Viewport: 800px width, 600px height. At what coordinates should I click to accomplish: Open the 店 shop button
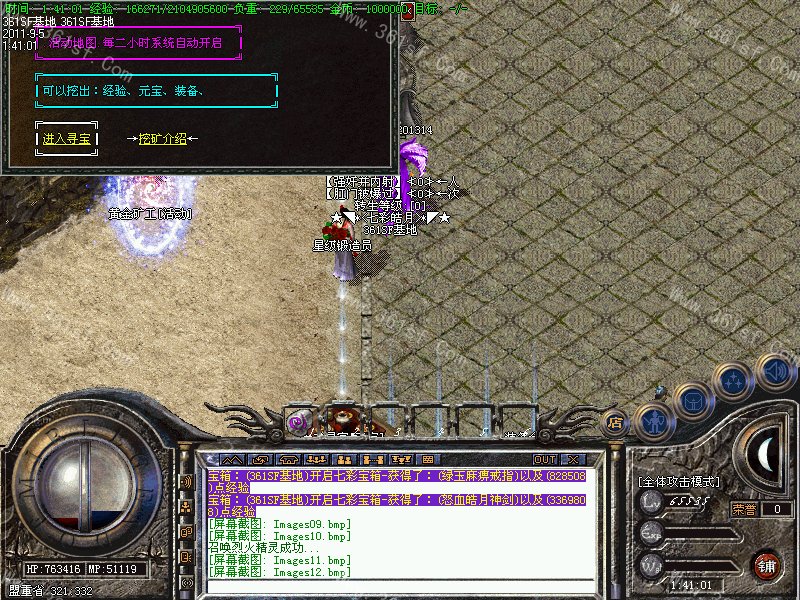616,421
